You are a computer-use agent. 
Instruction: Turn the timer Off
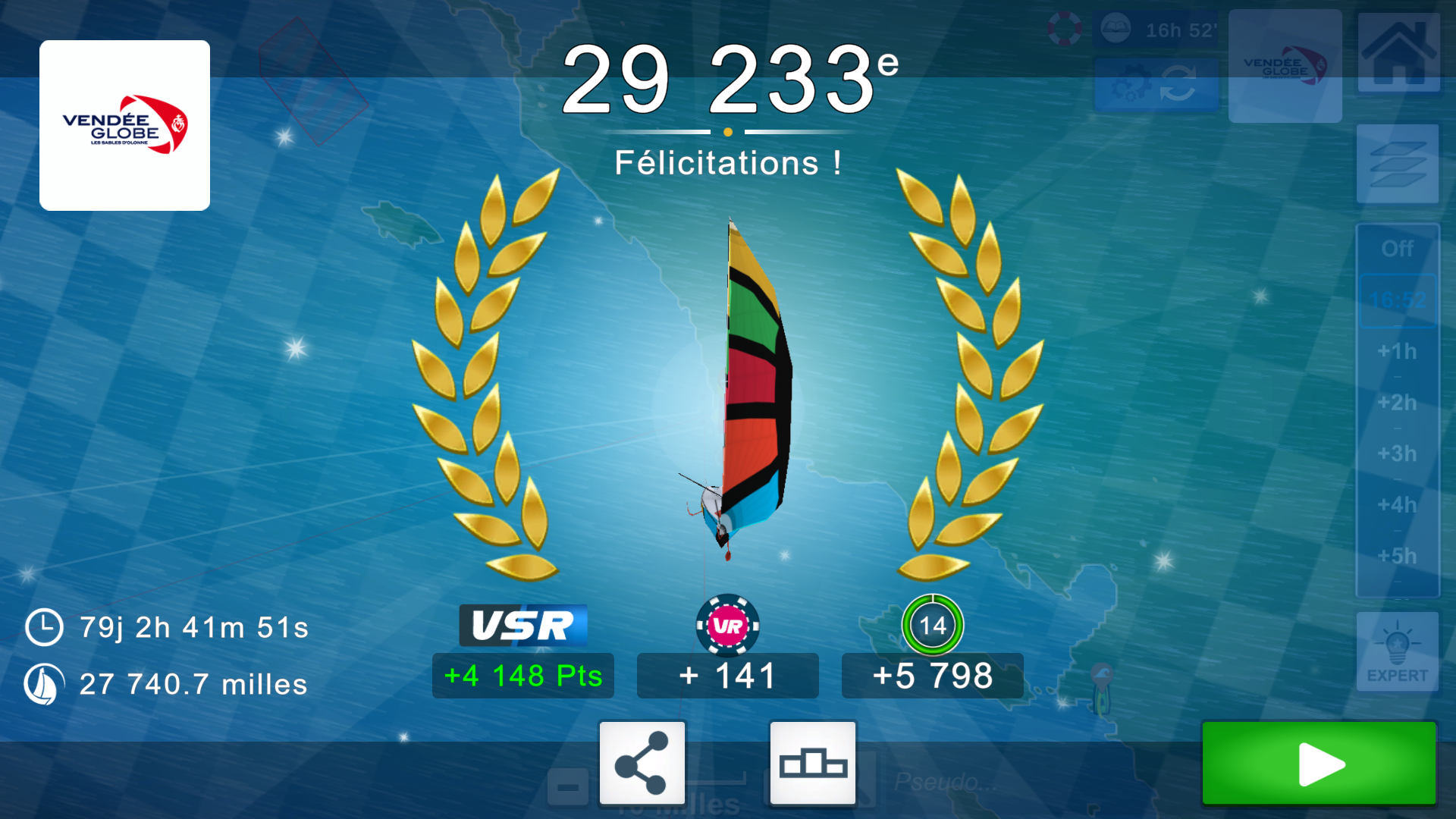tap(1398, 249)
